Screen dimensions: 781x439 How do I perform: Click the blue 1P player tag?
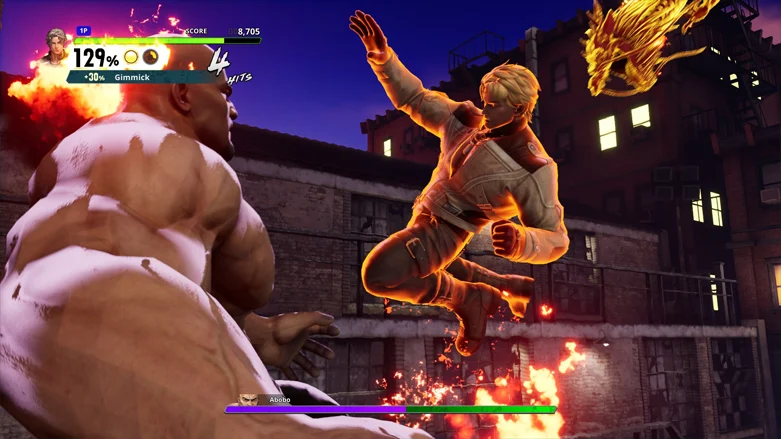[x=84, y=32]
